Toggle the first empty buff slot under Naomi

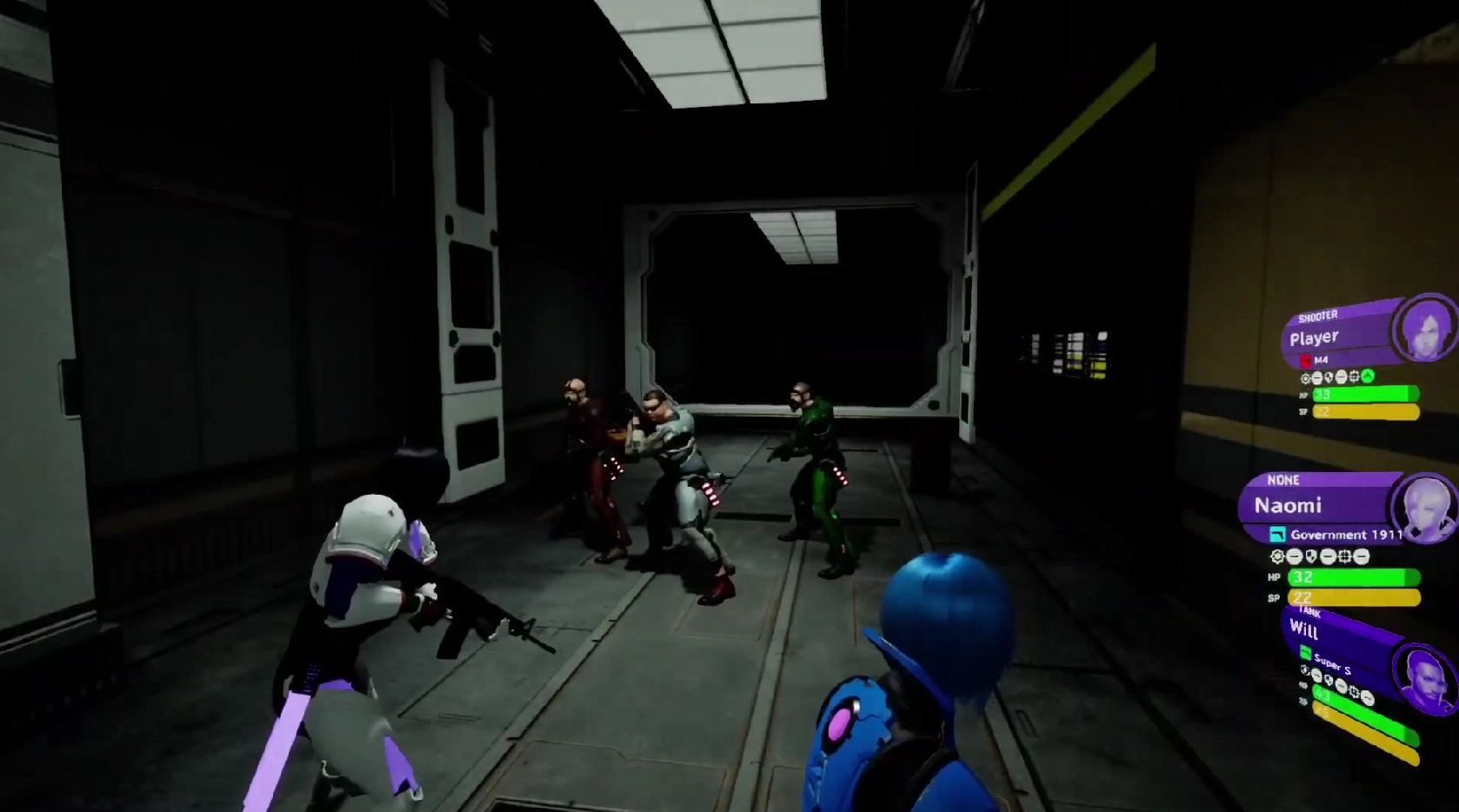click(1294, 556)
